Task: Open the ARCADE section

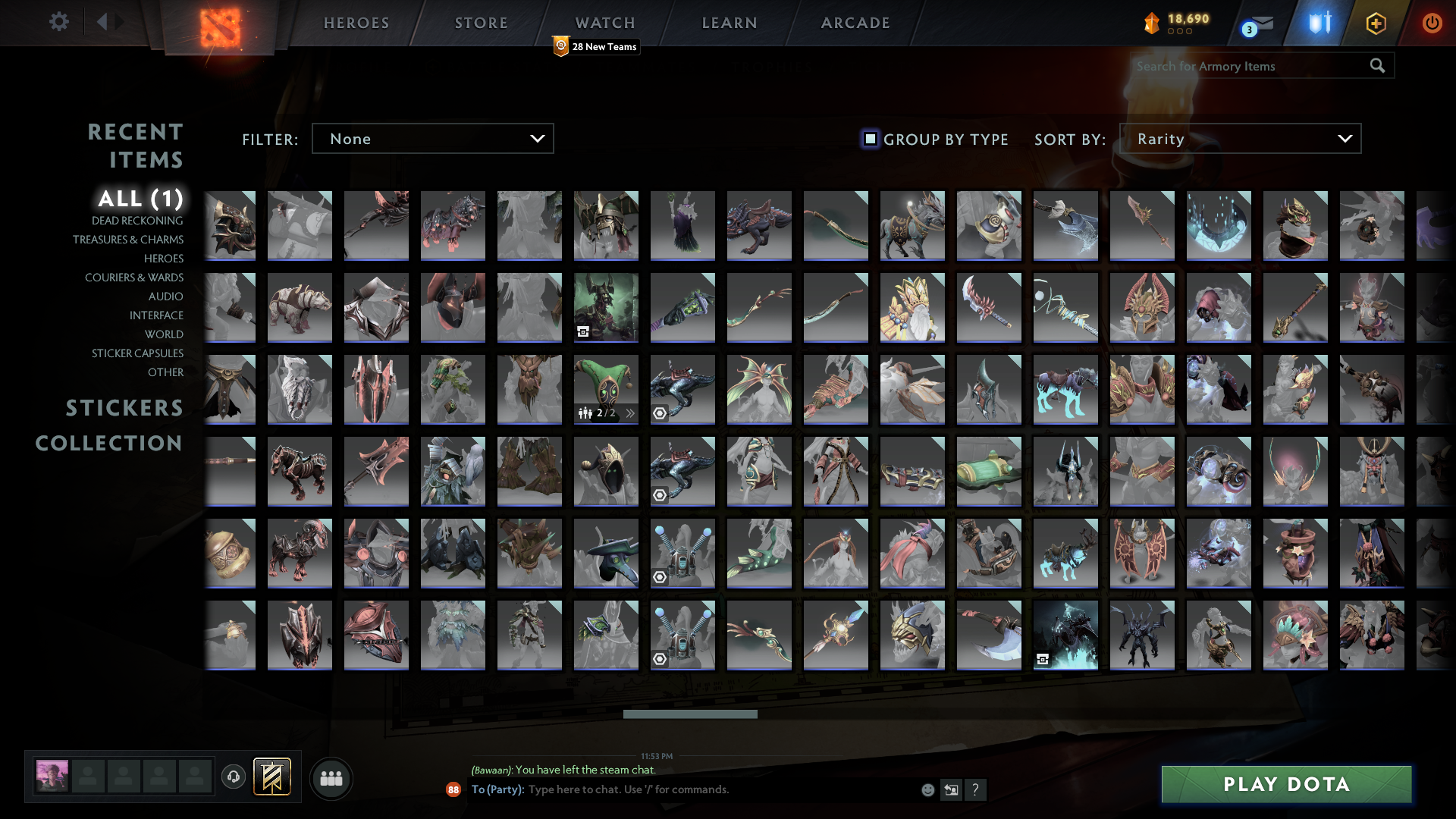Action: [854, 22]
